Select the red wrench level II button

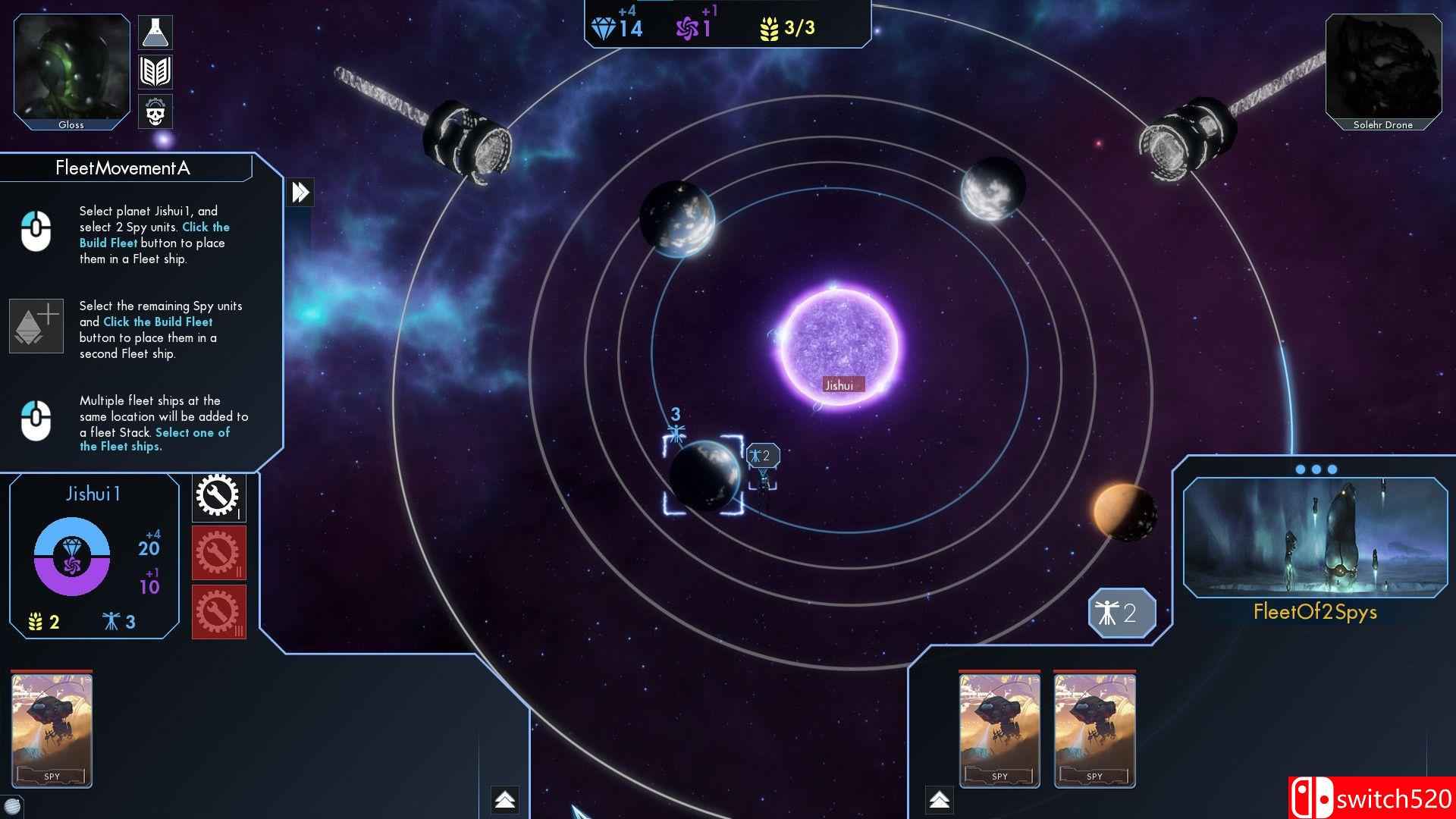[x=218, y=553]
